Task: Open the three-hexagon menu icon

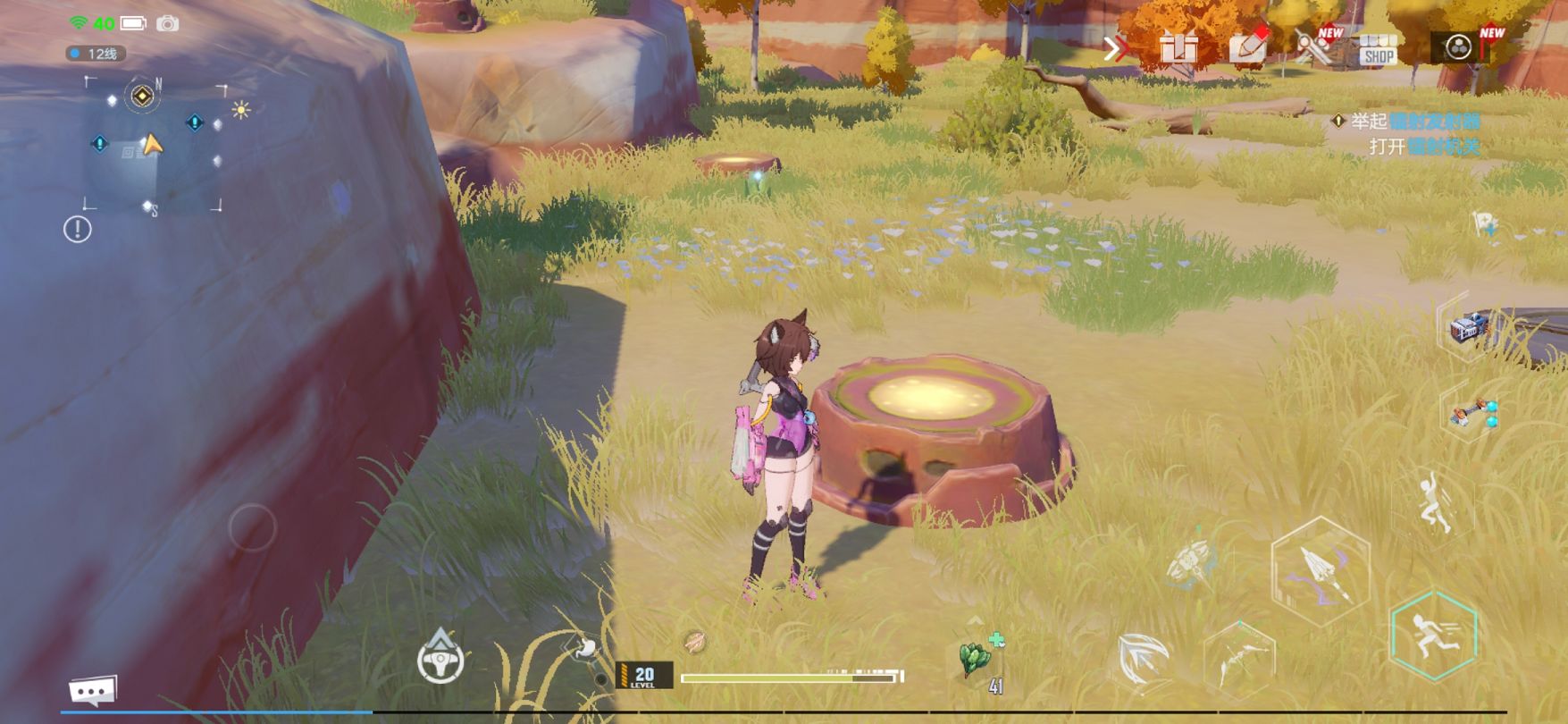Action: pyautogui.click(x=1459, y=46)
